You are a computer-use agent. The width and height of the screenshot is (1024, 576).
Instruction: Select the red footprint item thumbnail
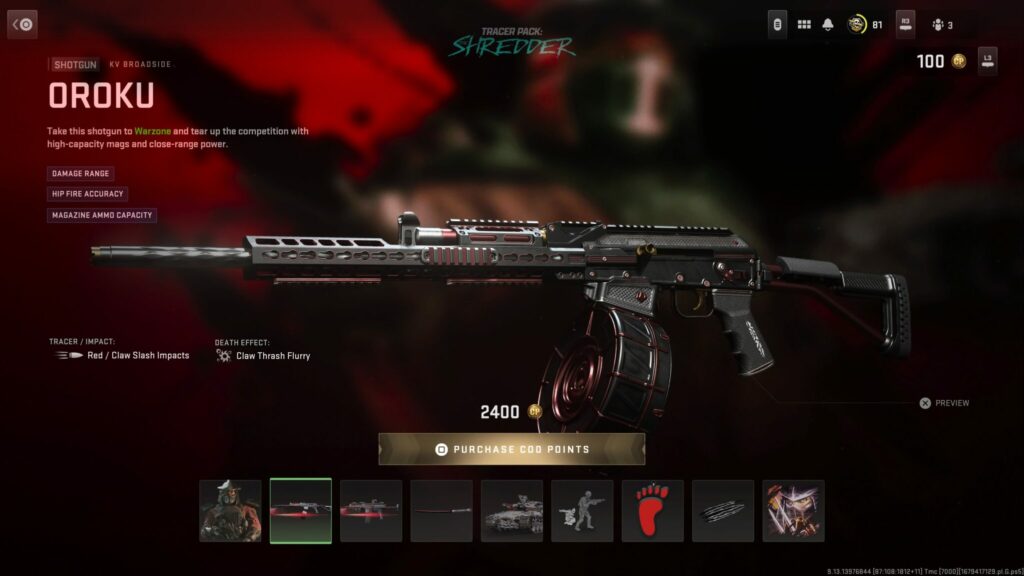point(653,511)
